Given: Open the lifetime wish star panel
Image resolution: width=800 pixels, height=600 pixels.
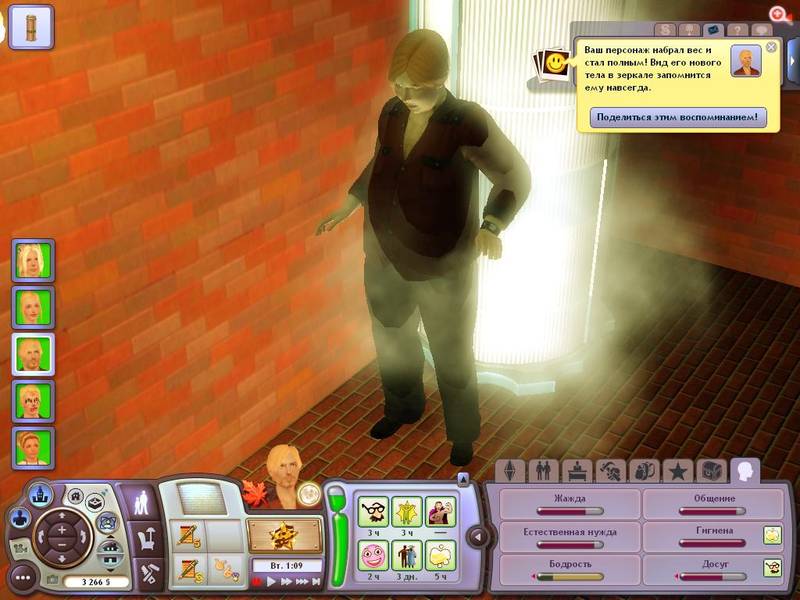Looking at the screenshot, I should (285, 537).
